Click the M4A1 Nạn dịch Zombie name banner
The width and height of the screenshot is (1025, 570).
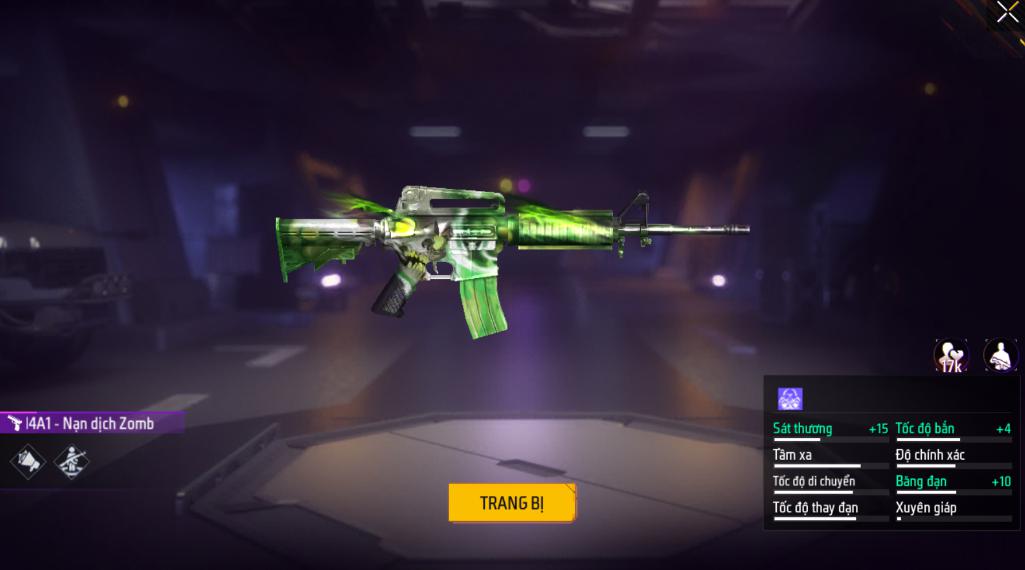coord(90,423)
